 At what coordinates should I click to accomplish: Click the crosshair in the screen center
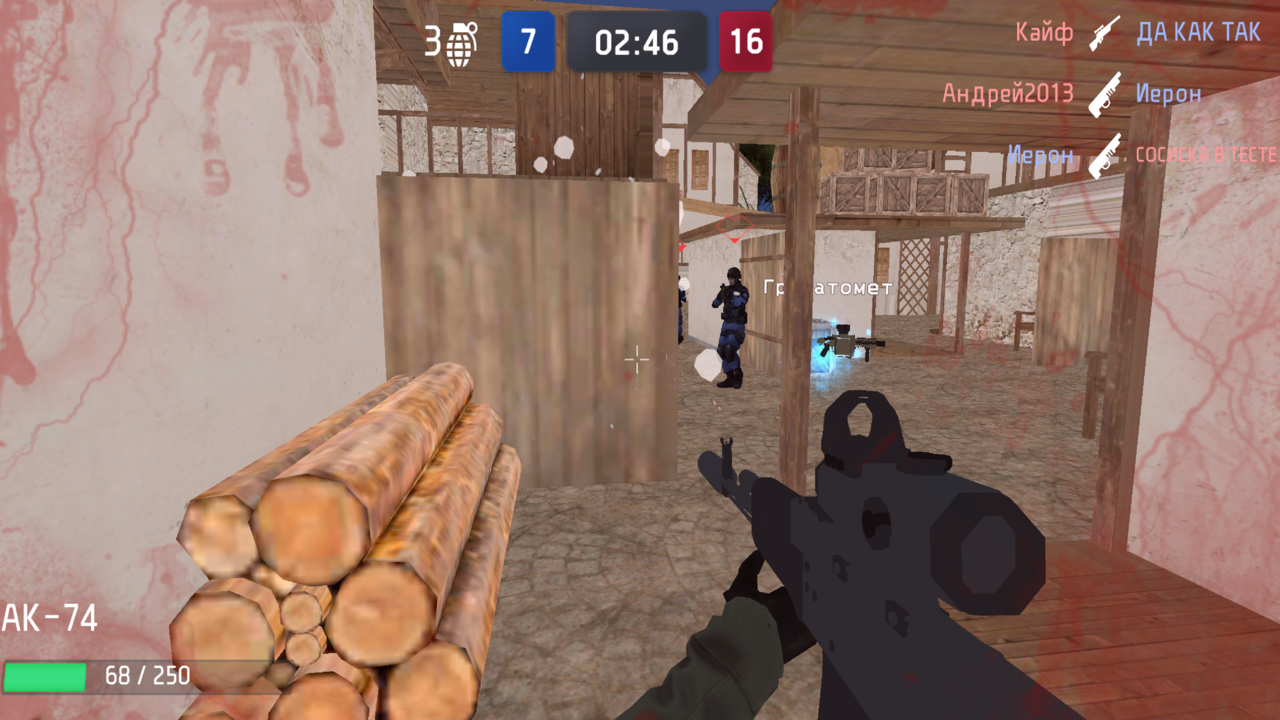click(x=637, y=360)
